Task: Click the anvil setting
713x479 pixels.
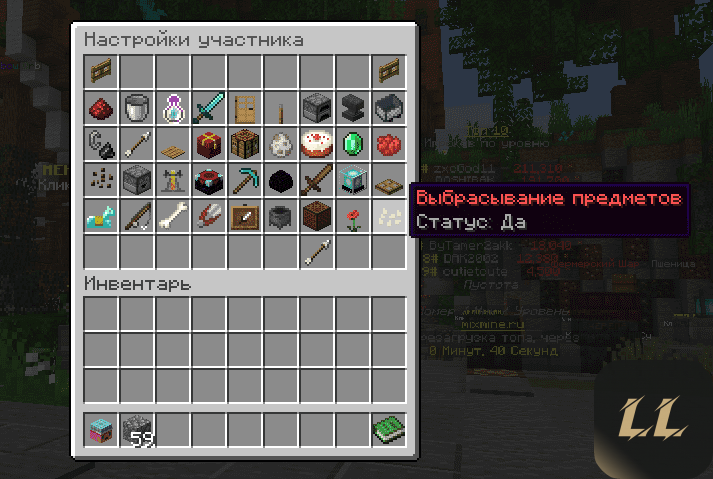Action: pos(352,107)
